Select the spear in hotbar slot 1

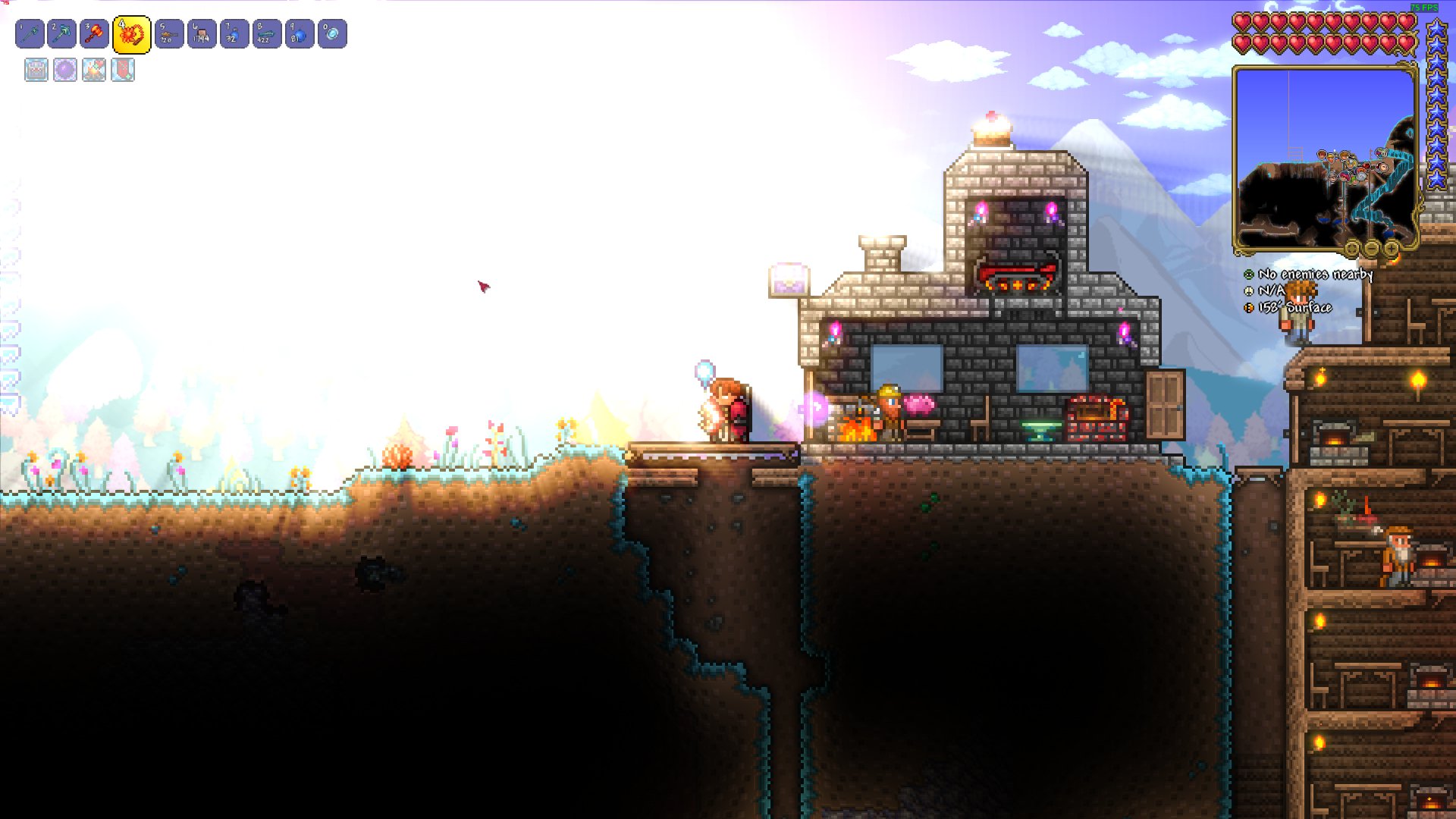(x=127, y=33)
